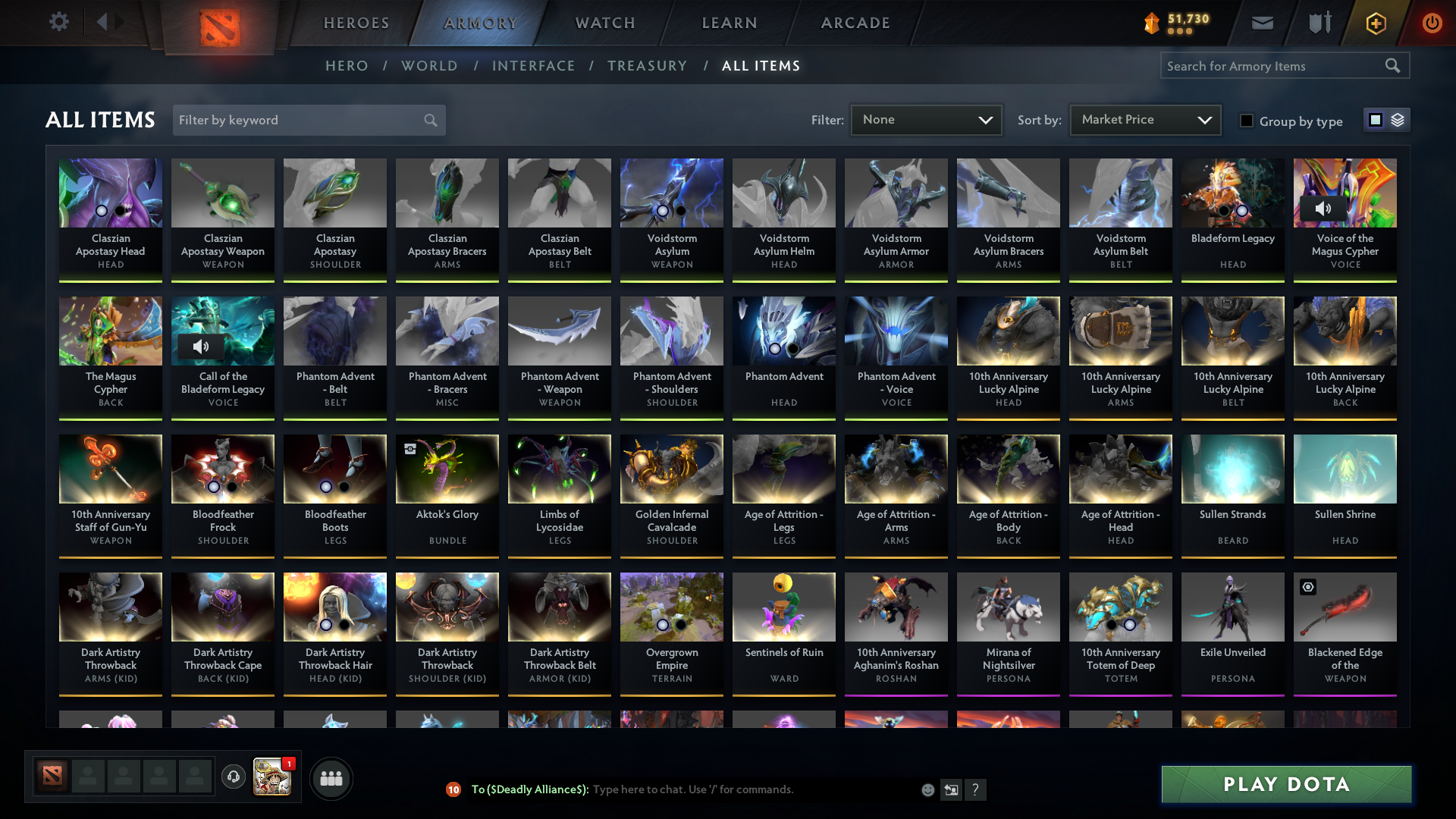Enable the Group by type checkbox
1456x819 pixels.
(1247, 121)
